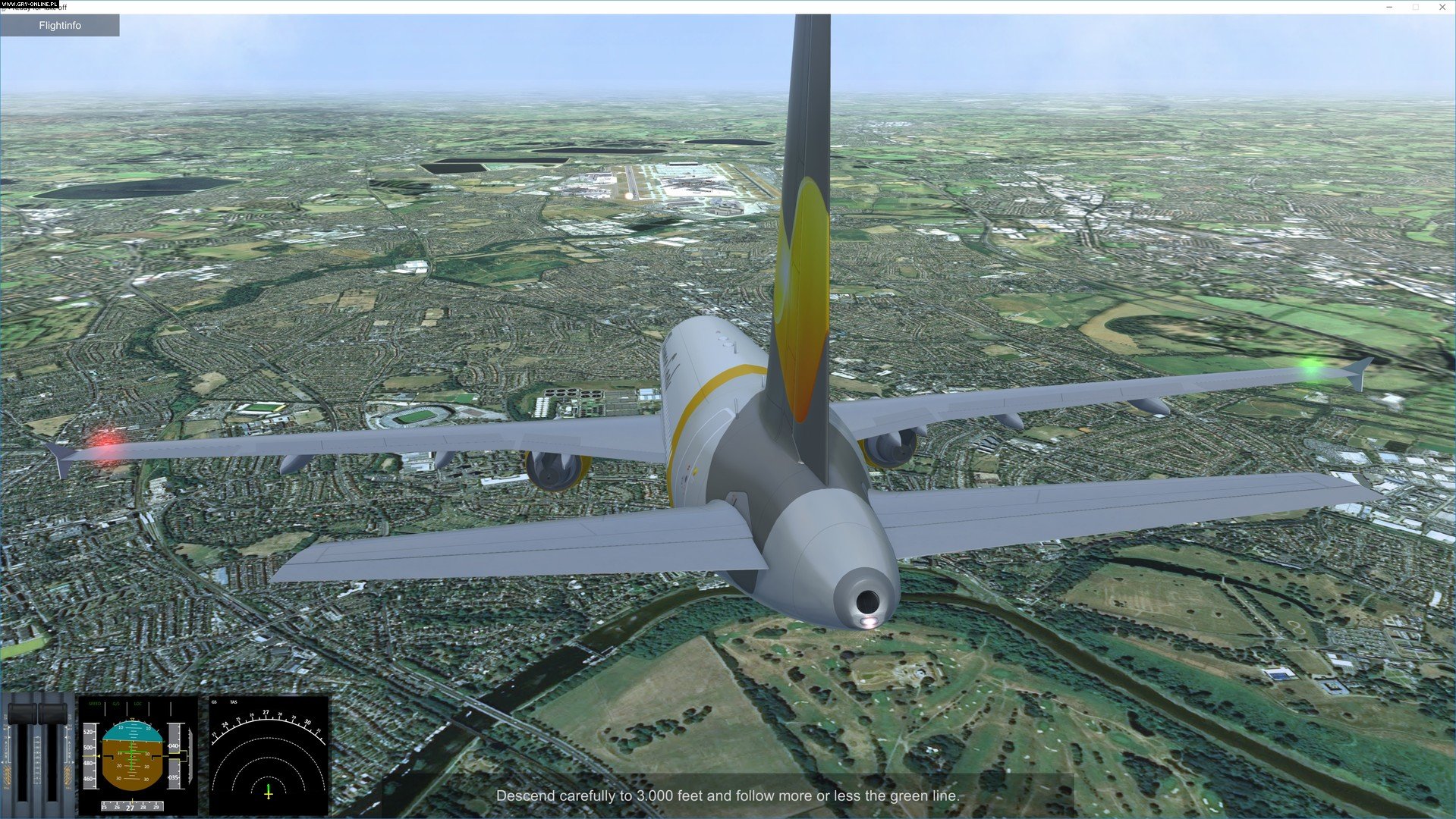This screenshot has width=1456, height=819.
Task: Close the game window
Action: tap(1442, 7)
